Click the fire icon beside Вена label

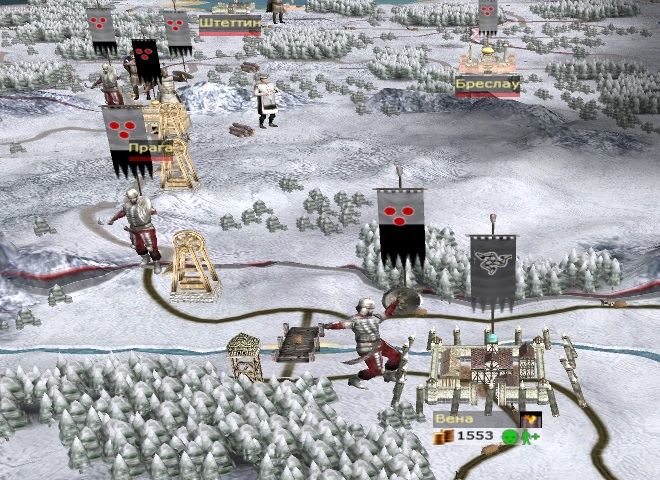(530, 419)
